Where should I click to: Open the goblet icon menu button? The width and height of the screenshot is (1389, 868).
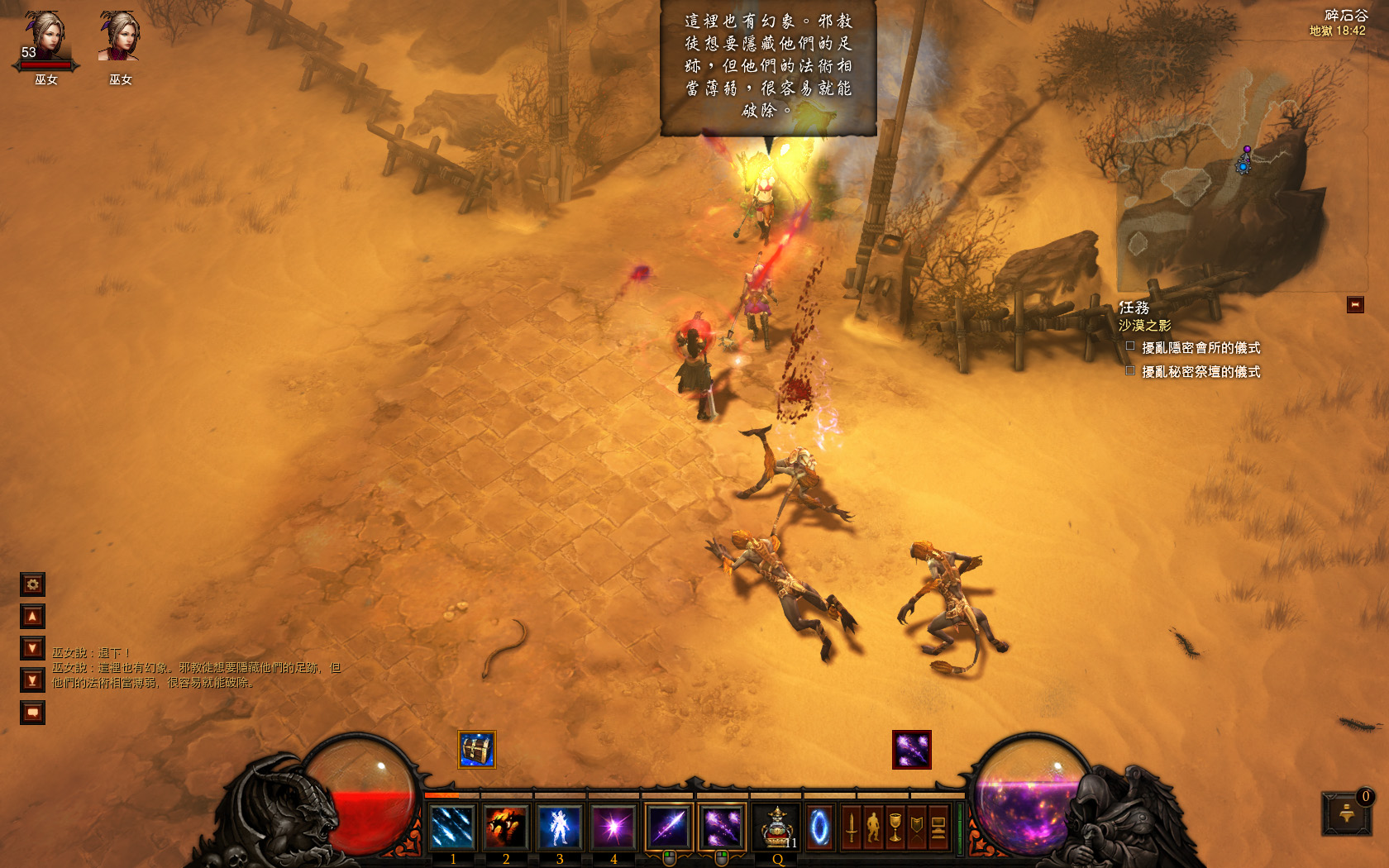[x=895, y=827]
